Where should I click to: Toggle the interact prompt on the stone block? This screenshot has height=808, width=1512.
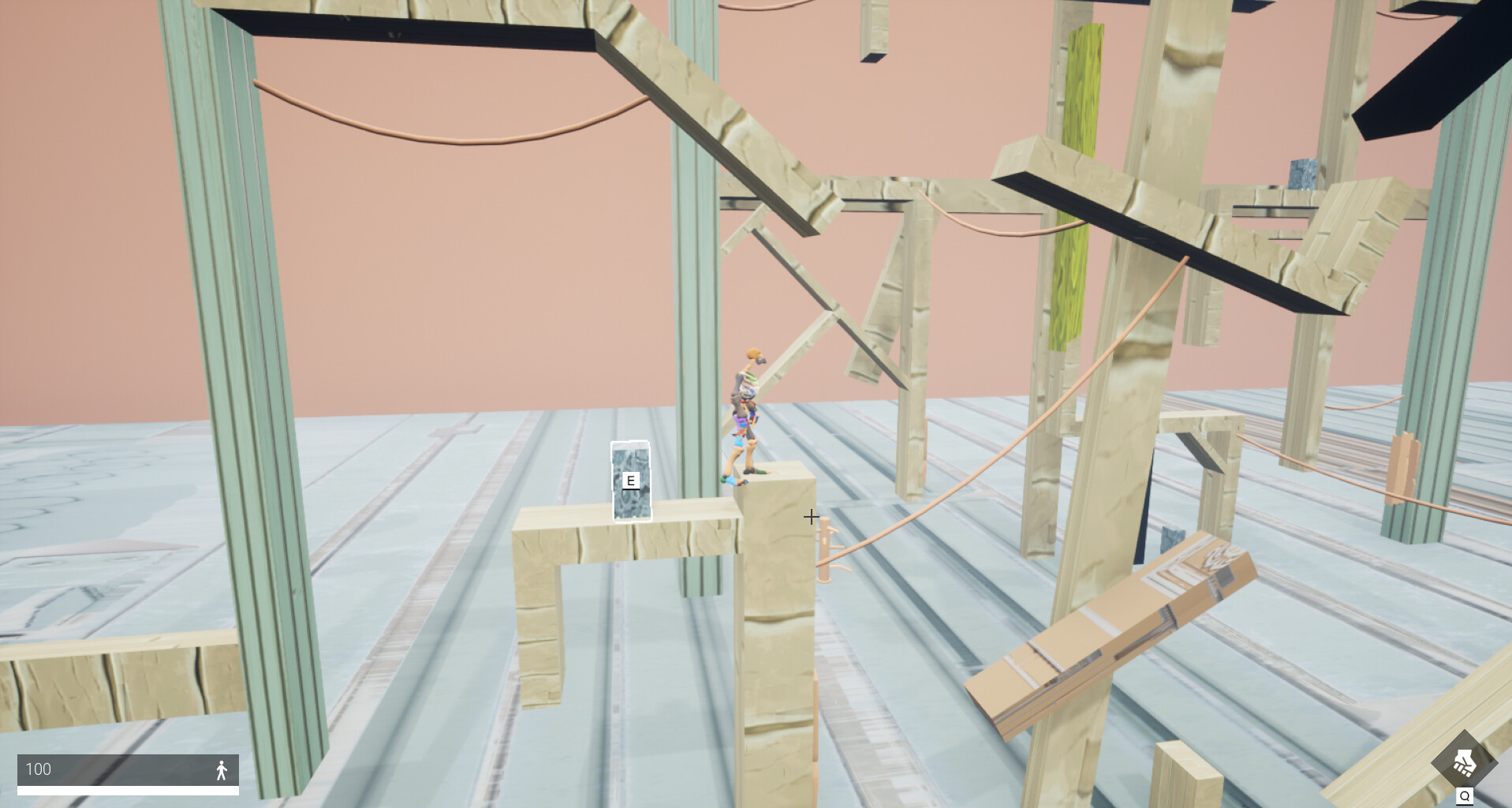[x=630, y=480]
